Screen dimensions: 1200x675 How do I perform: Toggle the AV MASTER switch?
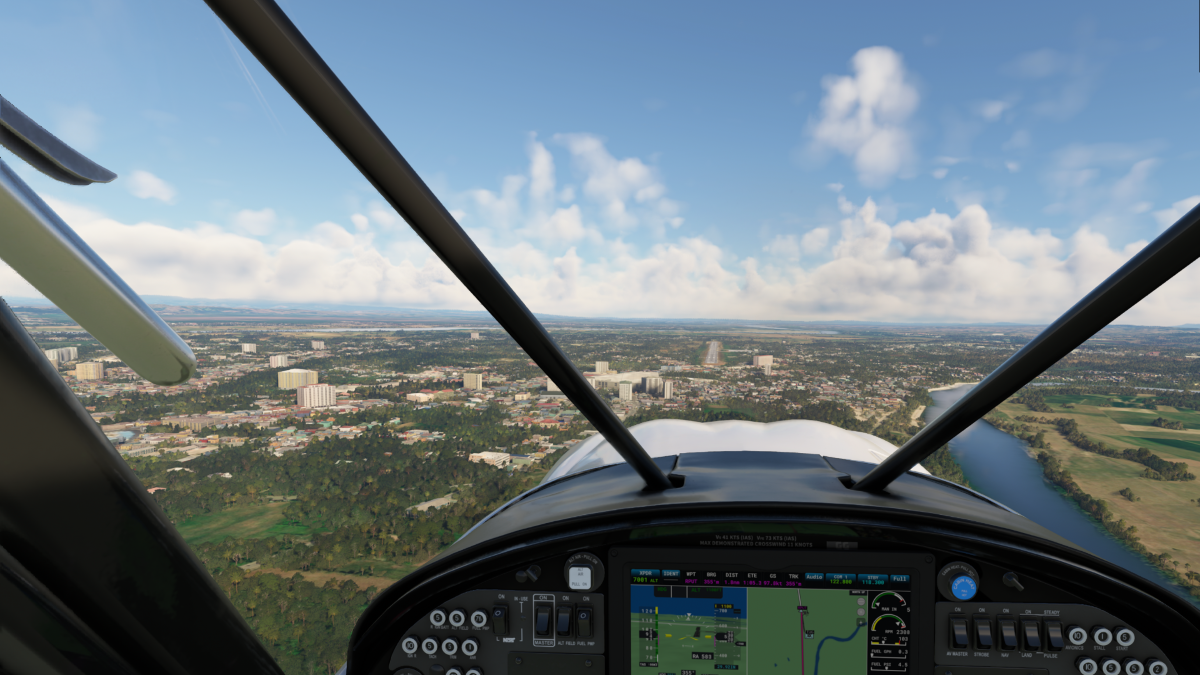tap(960, 633)
